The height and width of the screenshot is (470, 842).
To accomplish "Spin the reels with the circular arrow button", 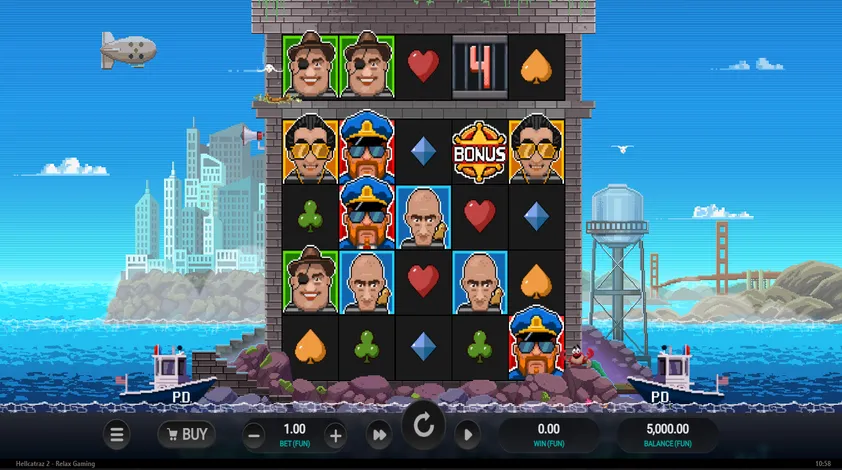I will coord(423,427).
